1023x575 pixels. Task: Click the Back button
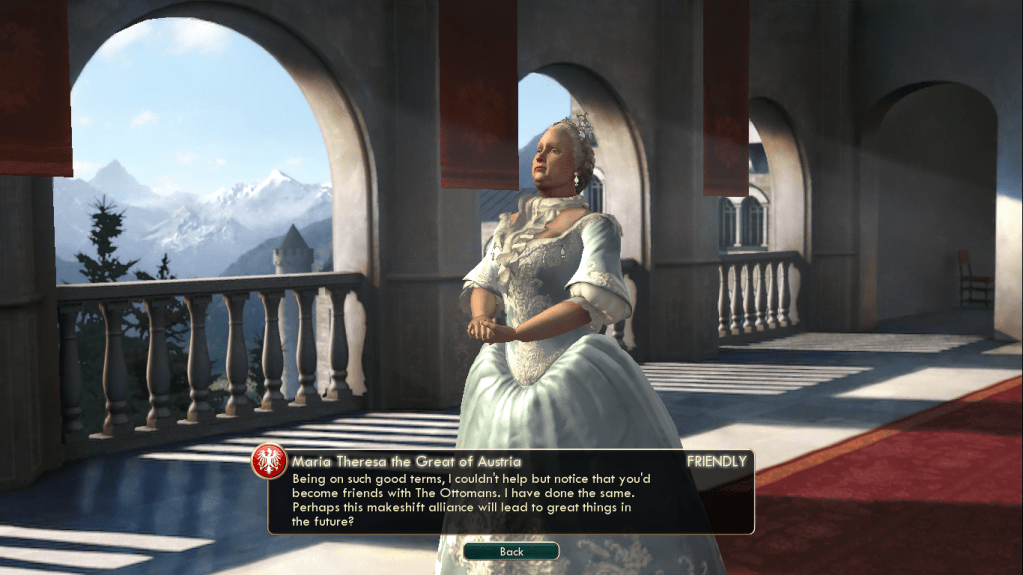click(x=511, y=551)
